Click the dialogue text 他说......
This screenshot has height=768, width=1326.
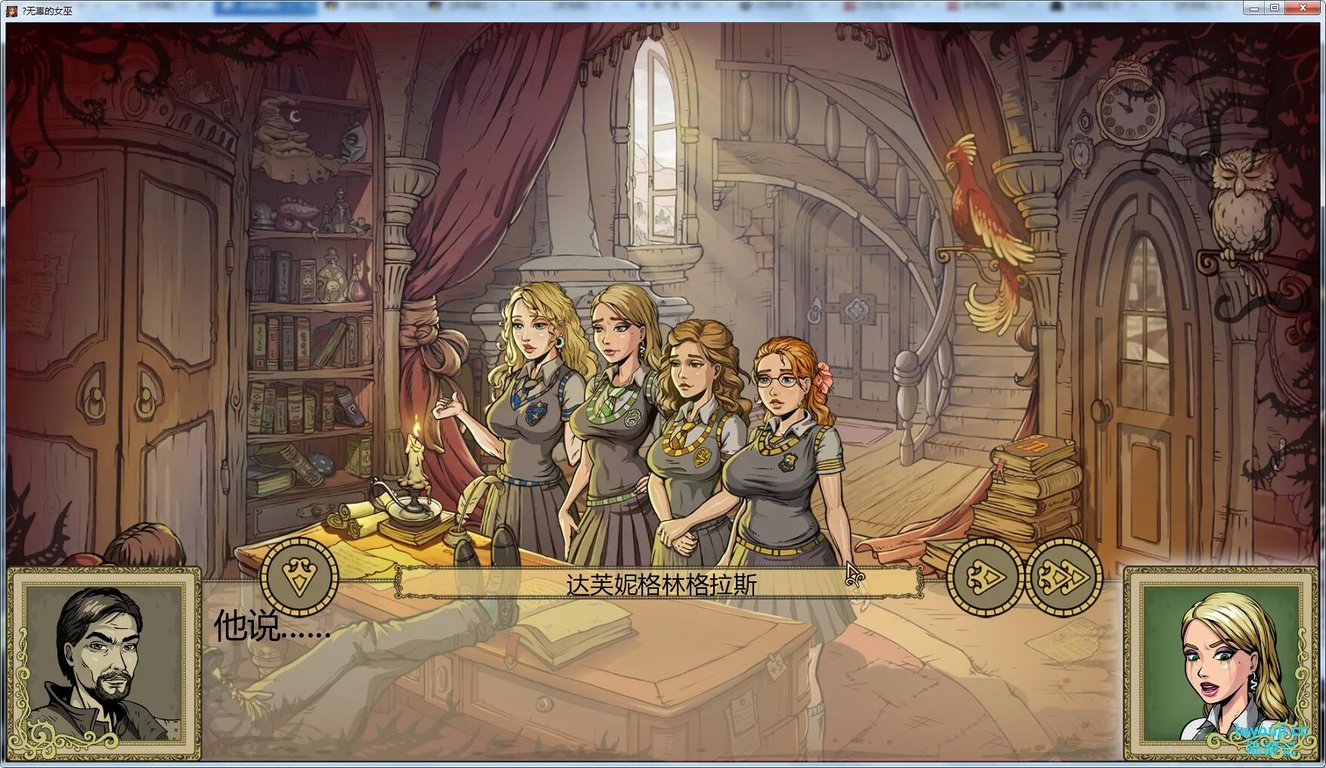click(268, 627)
